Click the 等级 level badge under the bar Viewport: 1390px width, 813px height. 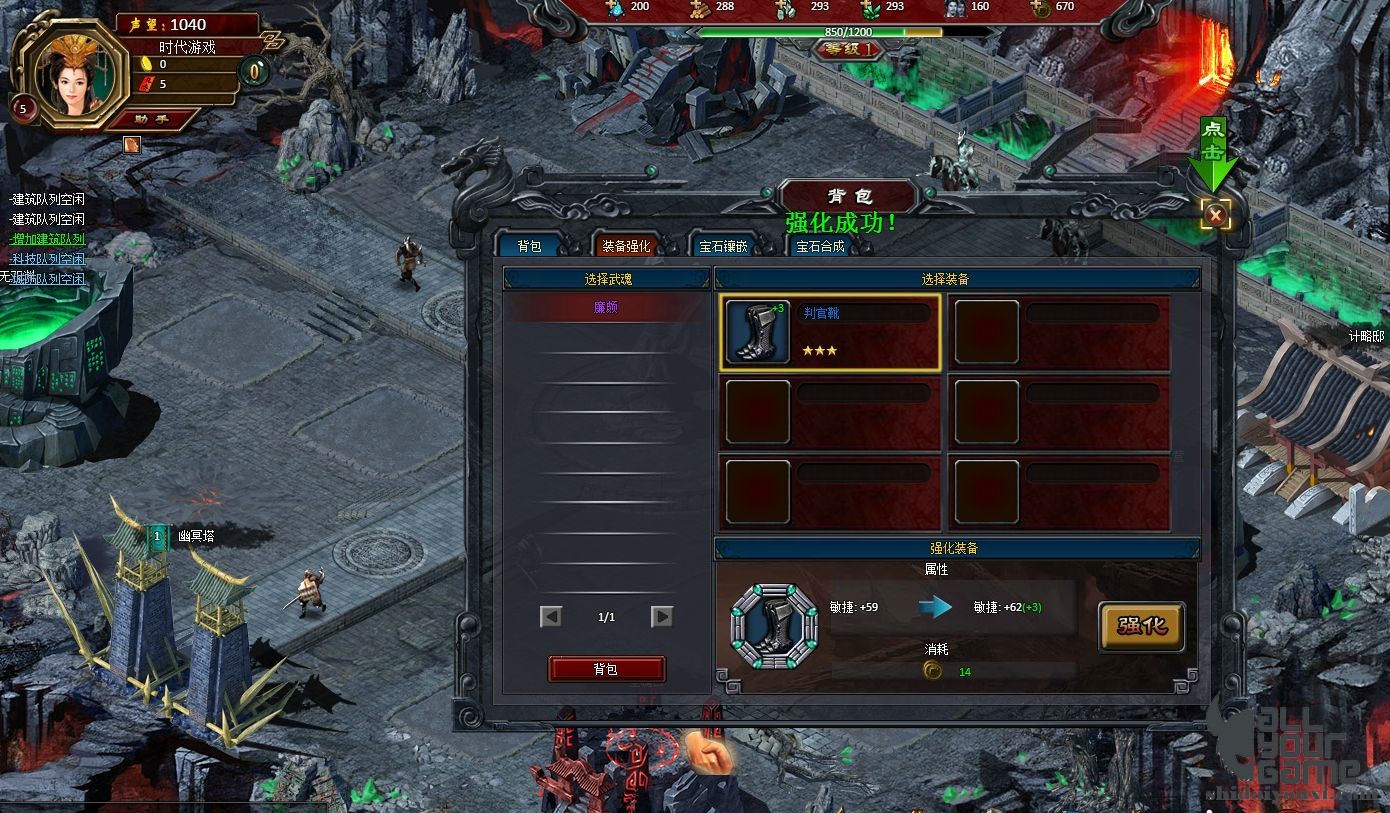tap(848, 48)
